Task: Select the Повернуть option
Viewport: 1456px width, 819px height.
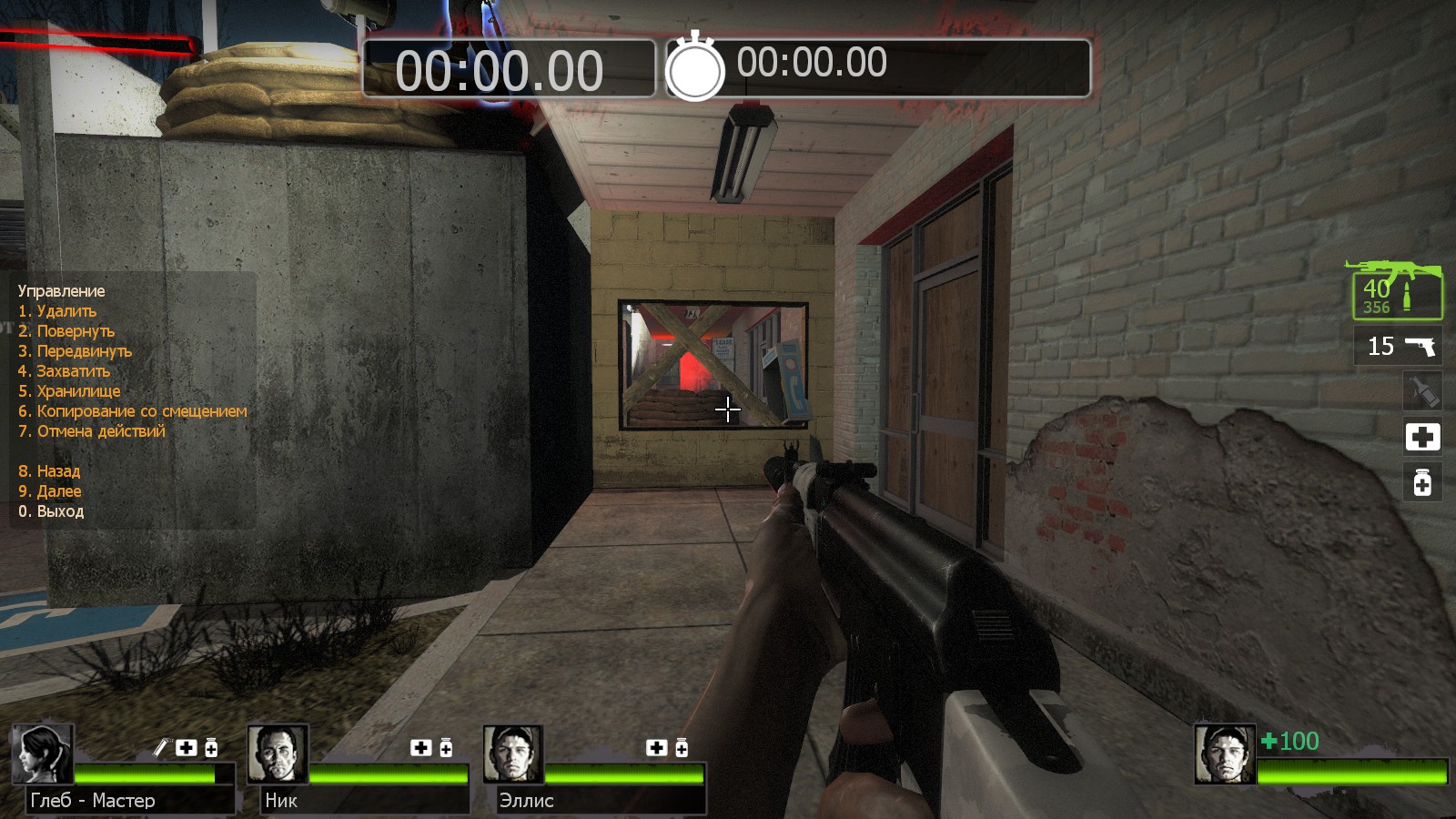Action: pyautogui.click(x=66, y=331)
